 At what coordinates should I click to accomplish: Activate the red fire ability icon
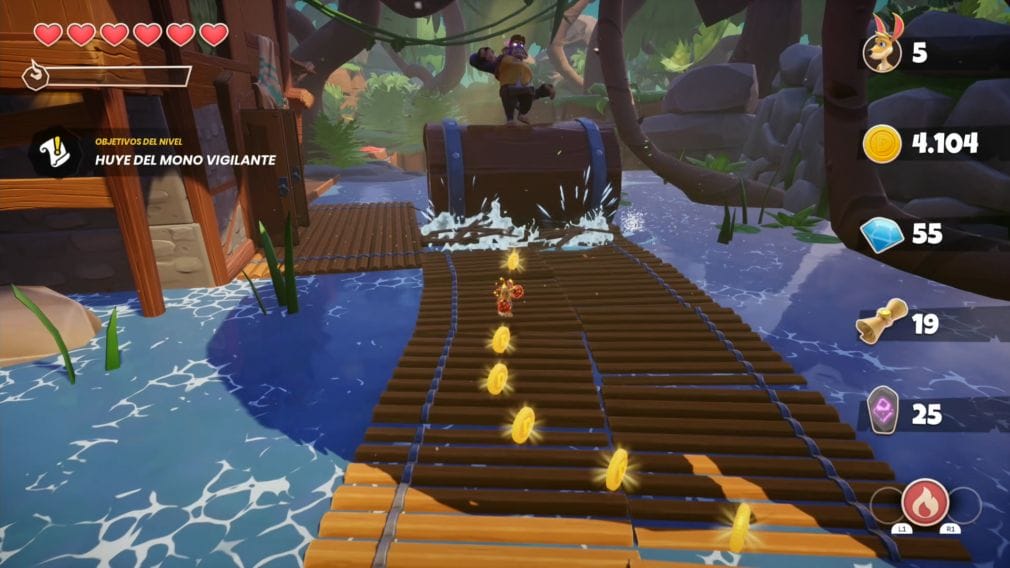[x=925, y=501]
